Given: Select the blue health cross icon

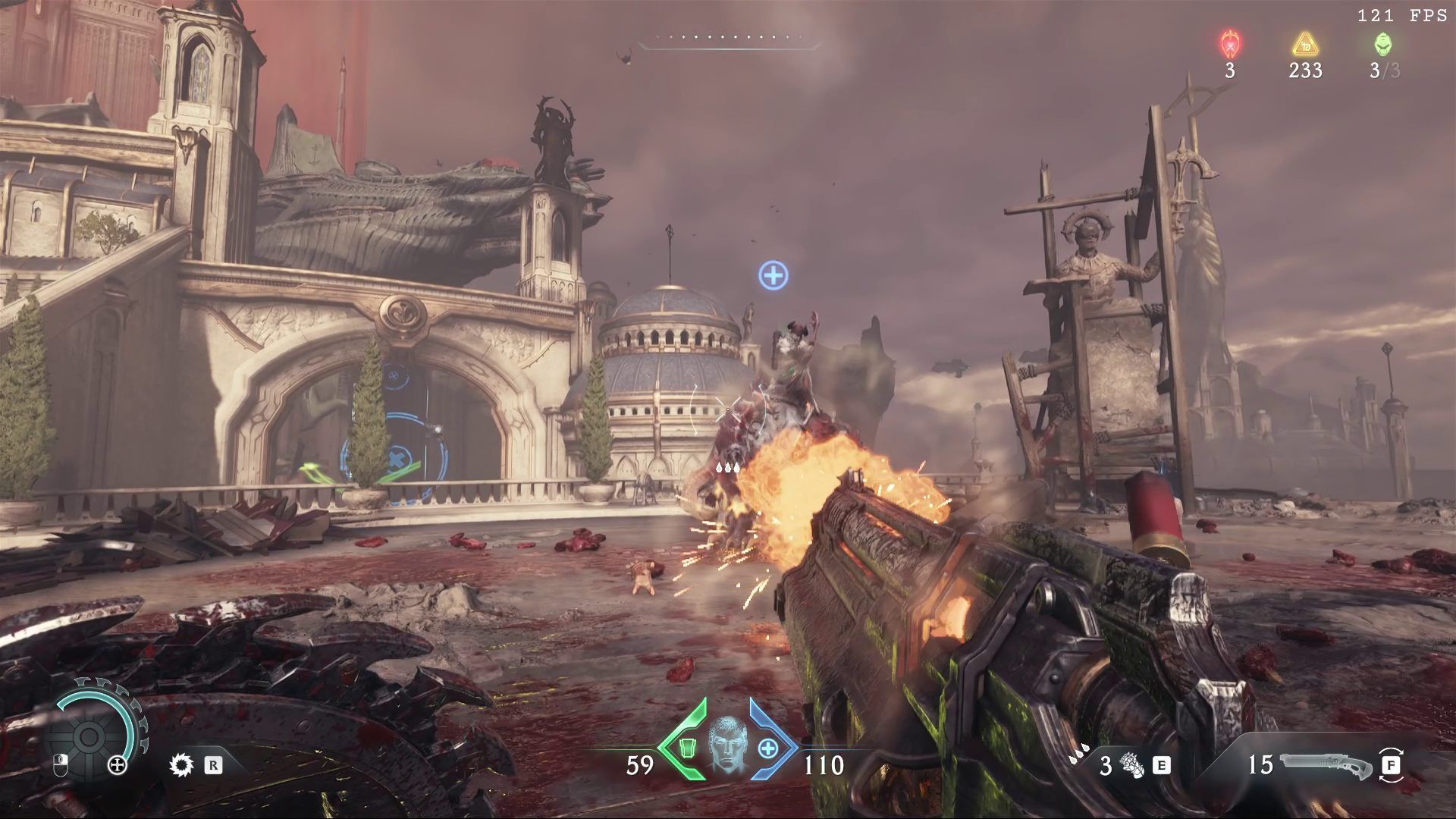Looking at the screenshot, I should point(768,748).
